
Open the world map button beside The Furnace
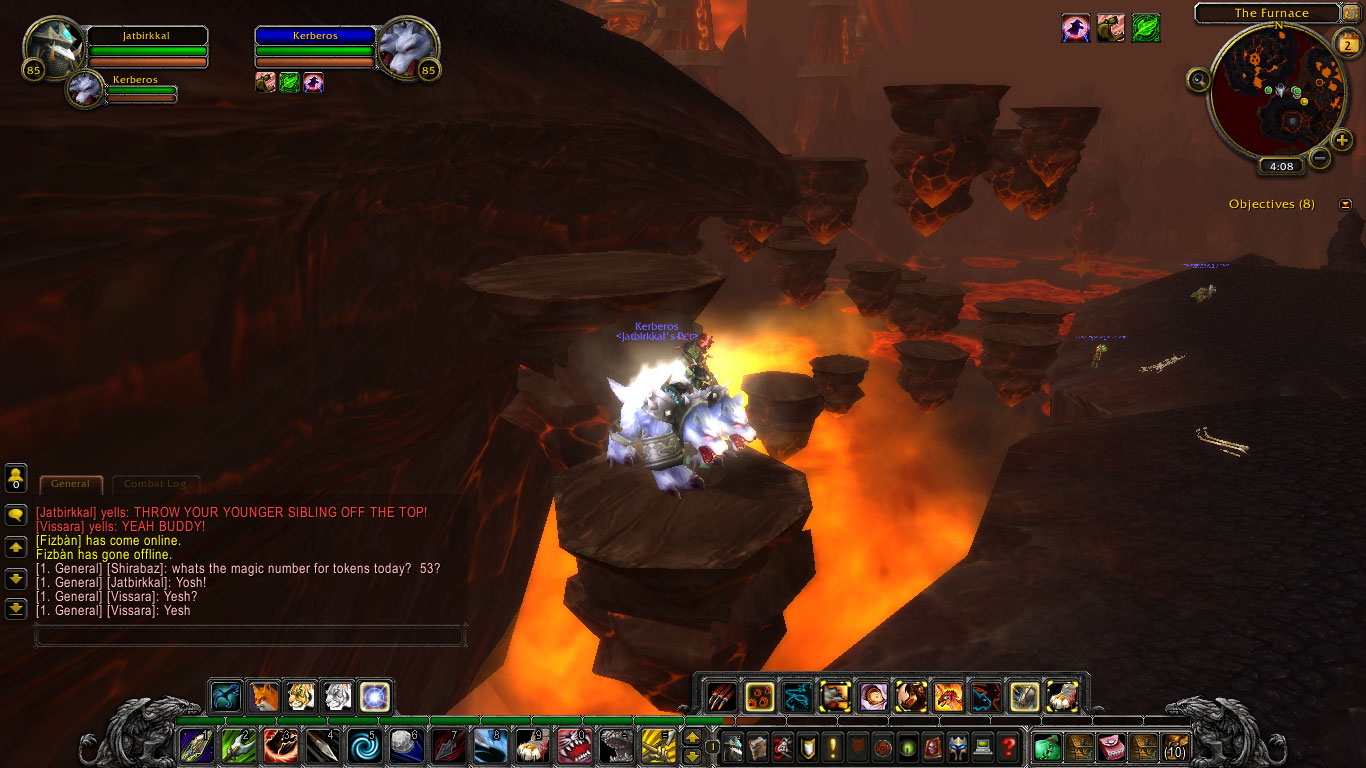1350,13
